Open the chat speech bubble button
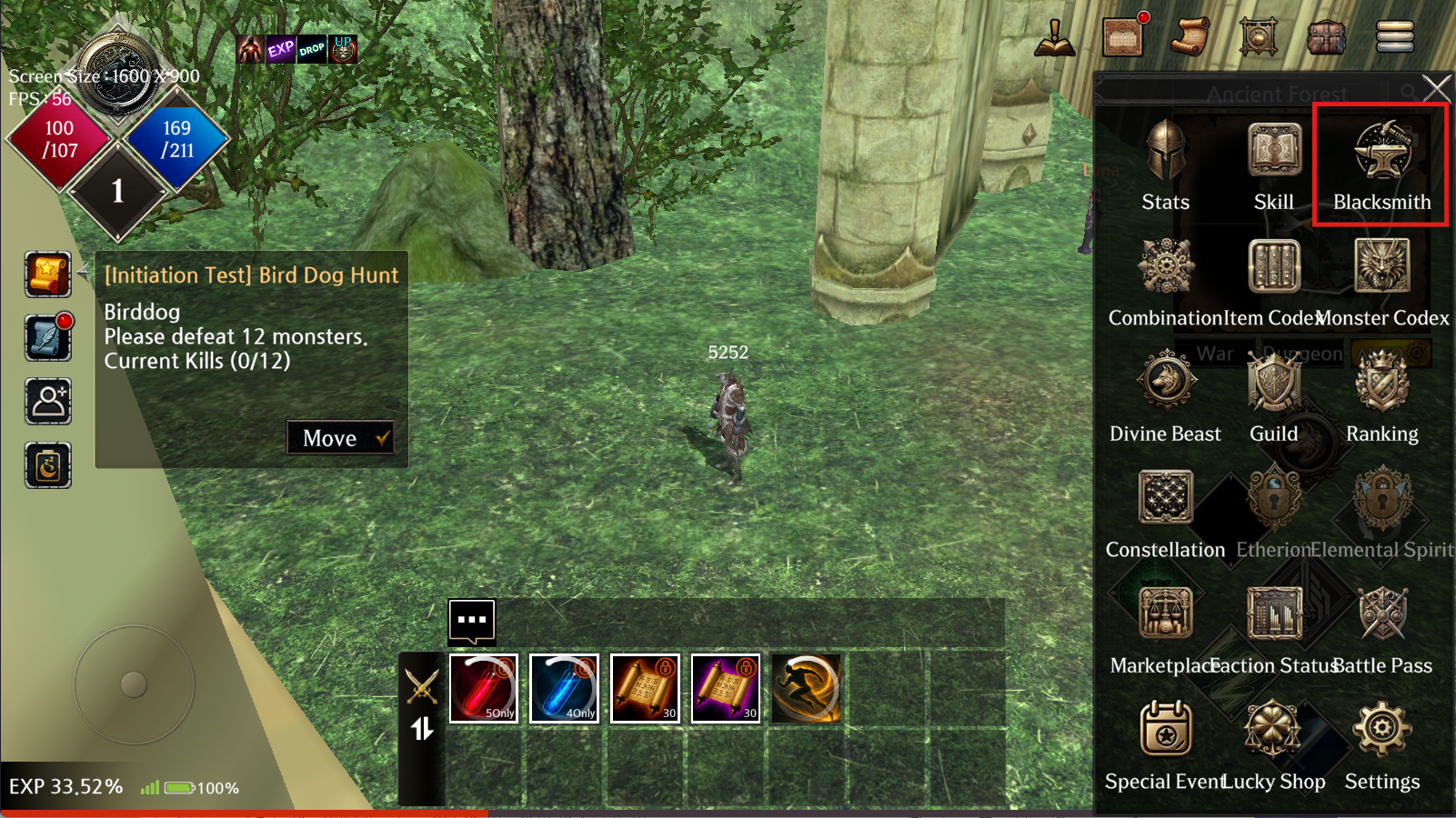The width and height of the screenshot is (1456, 818). [472, 621]
